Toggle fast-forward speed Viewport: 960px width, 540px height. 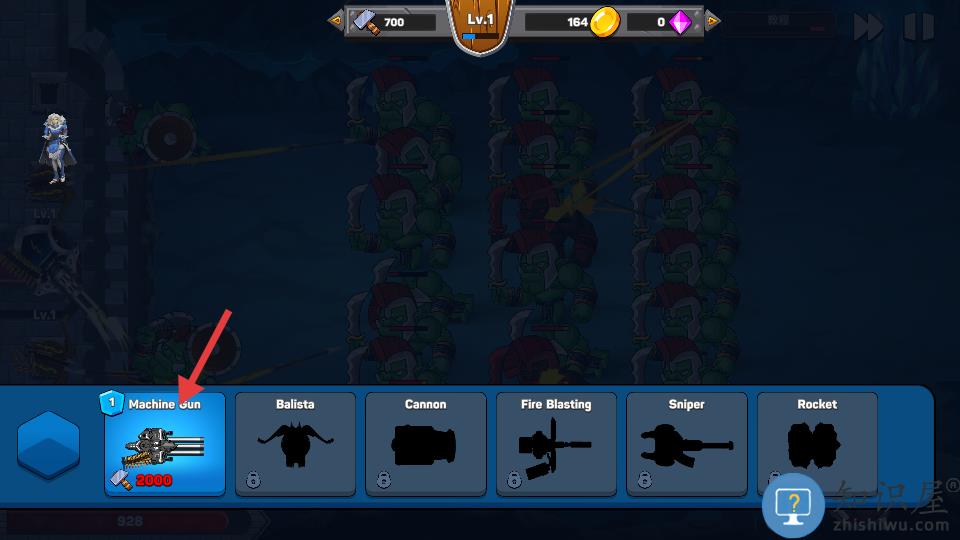[x=868, y=27]
